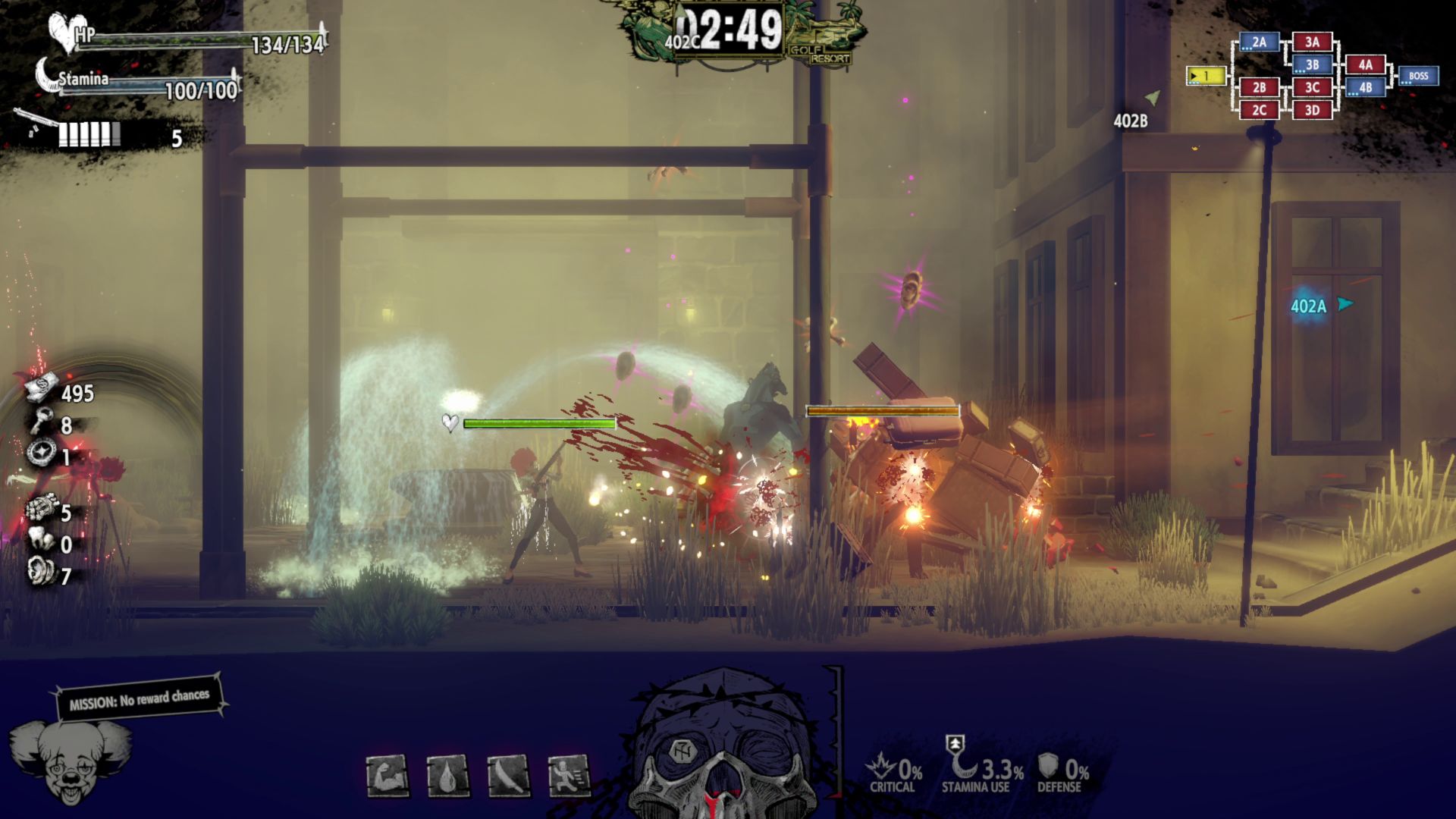Screen dimensions: 1456x819
Task: Select the flexed arm skill icon
Action: tap(388, 775)
